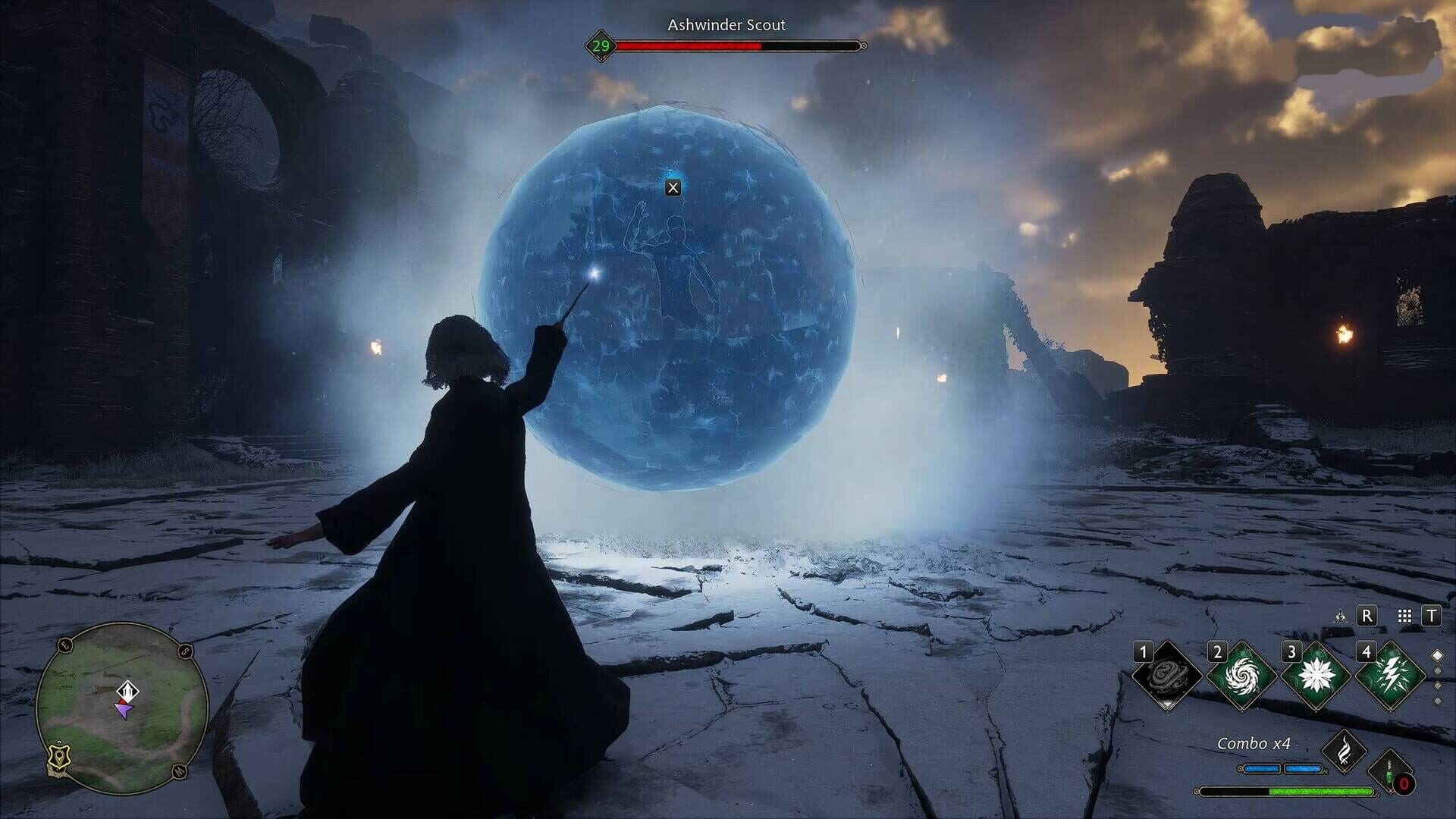Select the shield location icon on the minimap
This screenshot has height=819, width=1456.
pyautogui.click(x=58, y=758)
